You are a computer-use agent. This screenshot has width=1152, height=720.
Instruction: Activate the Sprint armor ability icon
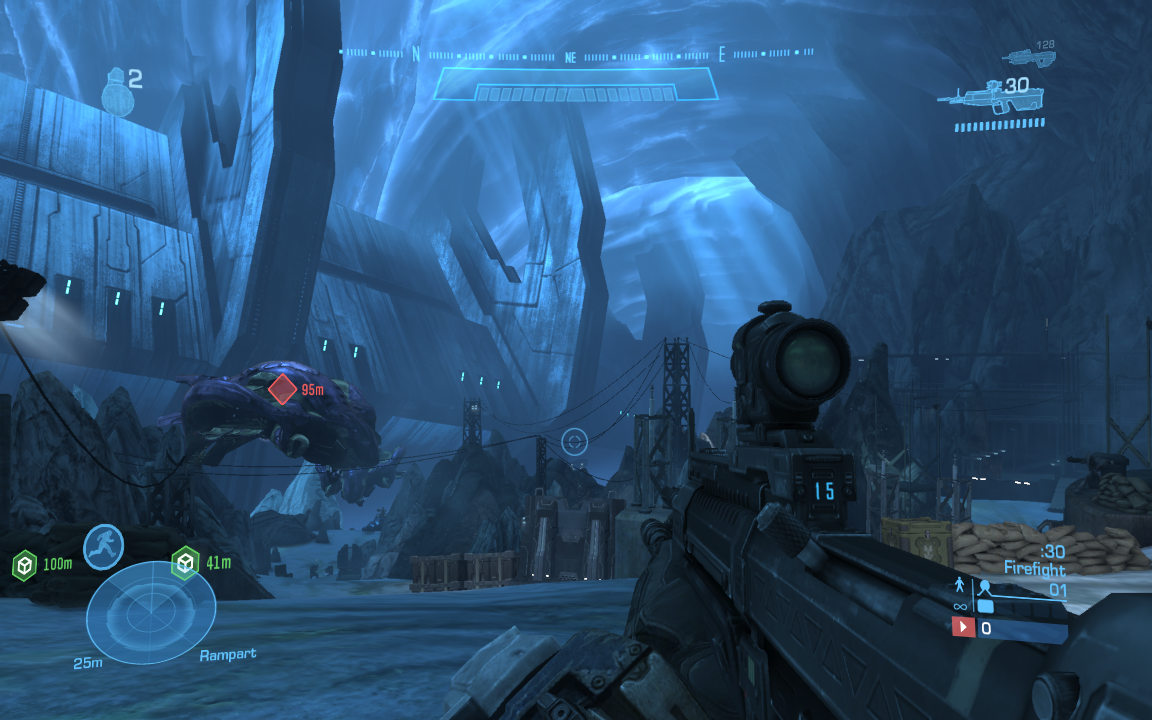pyautogui.click(x=103, y=546)
